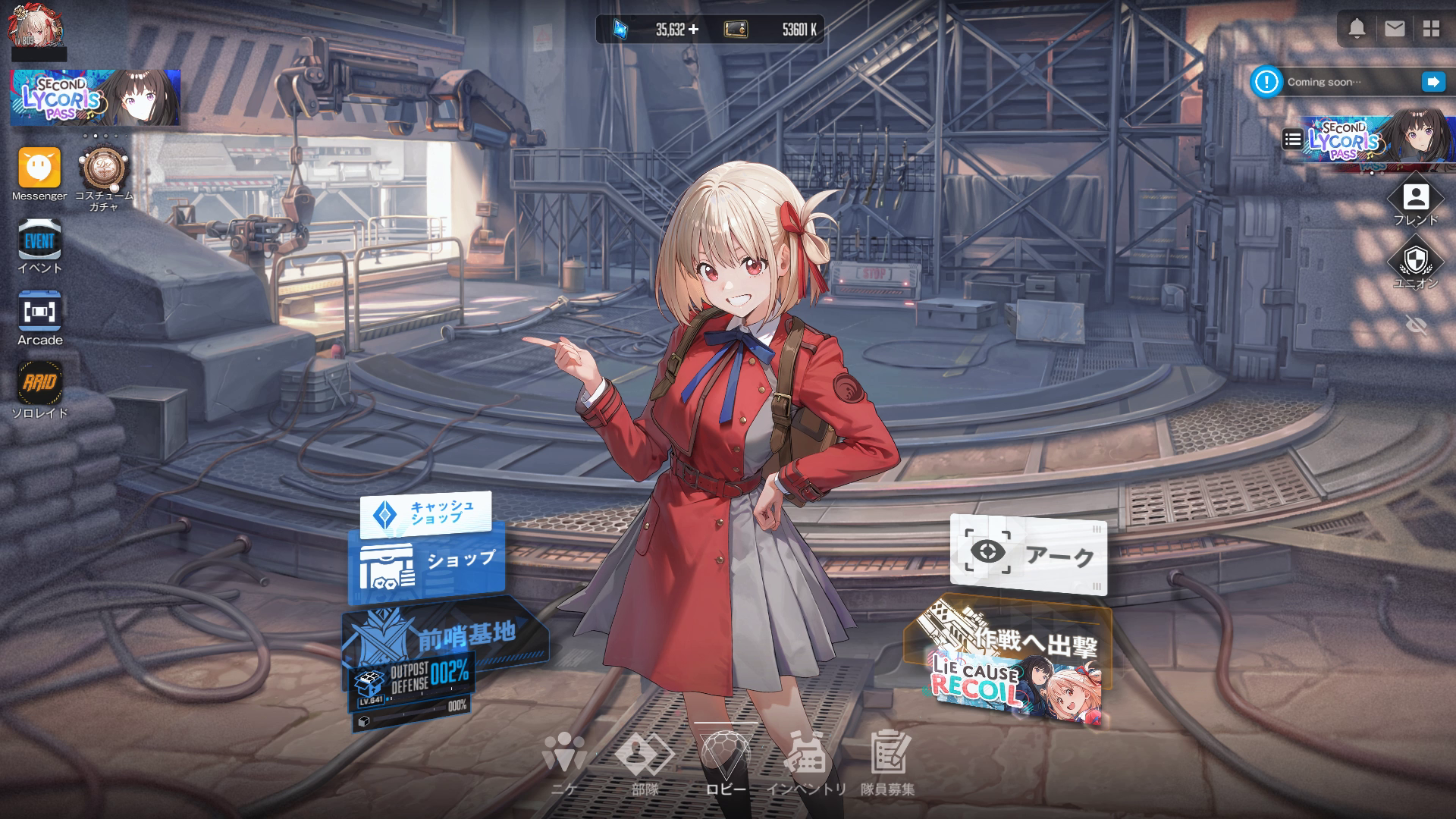Add gems with the plus button

pos(693,30)
